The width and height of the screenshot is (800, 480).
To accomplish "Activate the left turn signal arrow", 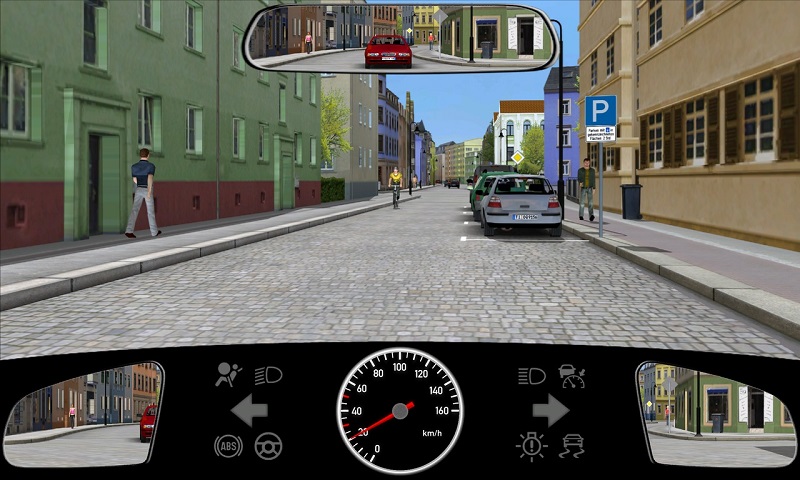I will pos(248,410).
